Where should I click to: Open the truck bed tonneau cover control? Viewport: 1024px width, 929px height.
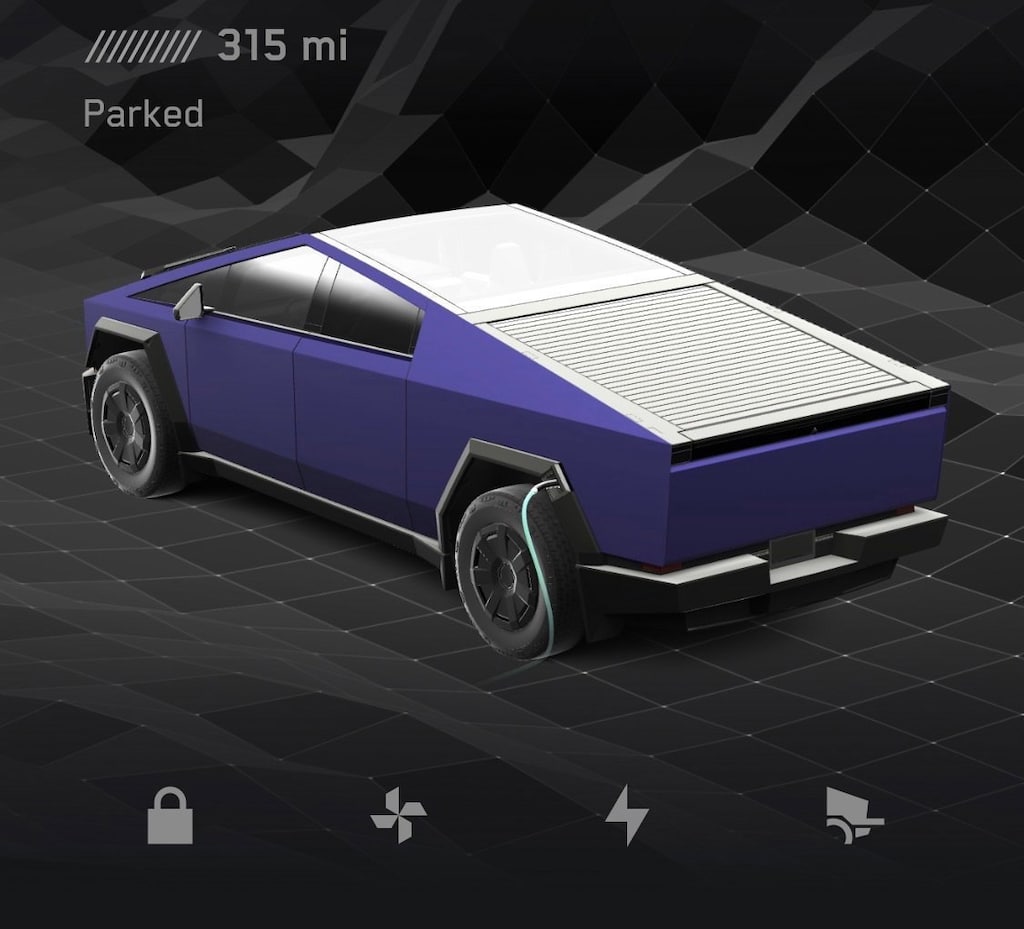tap(854, 815)
